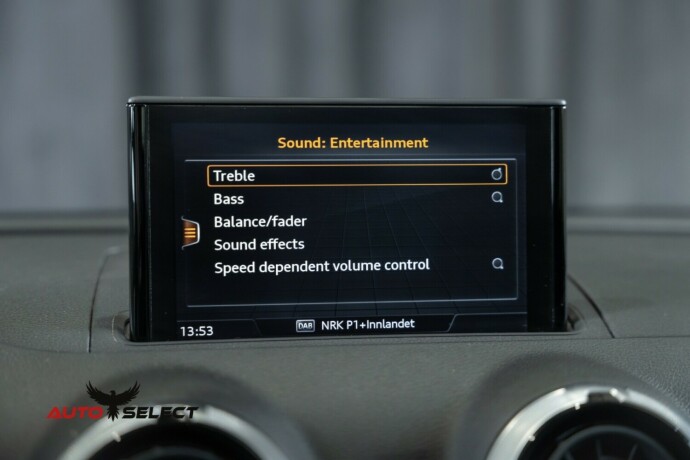Select Speed dependent volume control
The width and height of the screenshot is (690, 460).
pyautogui.click(x=321, y=265)
